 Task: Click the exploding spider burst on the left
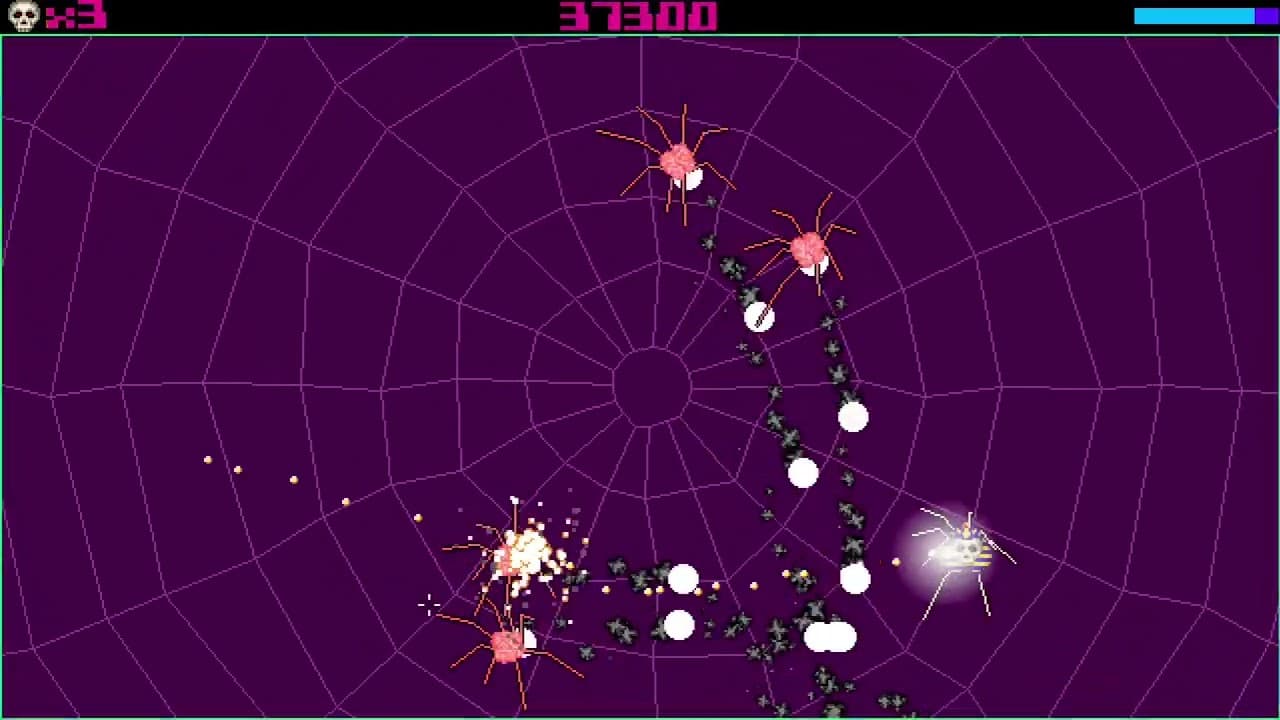pyautogui.click(x=525, y=553)
